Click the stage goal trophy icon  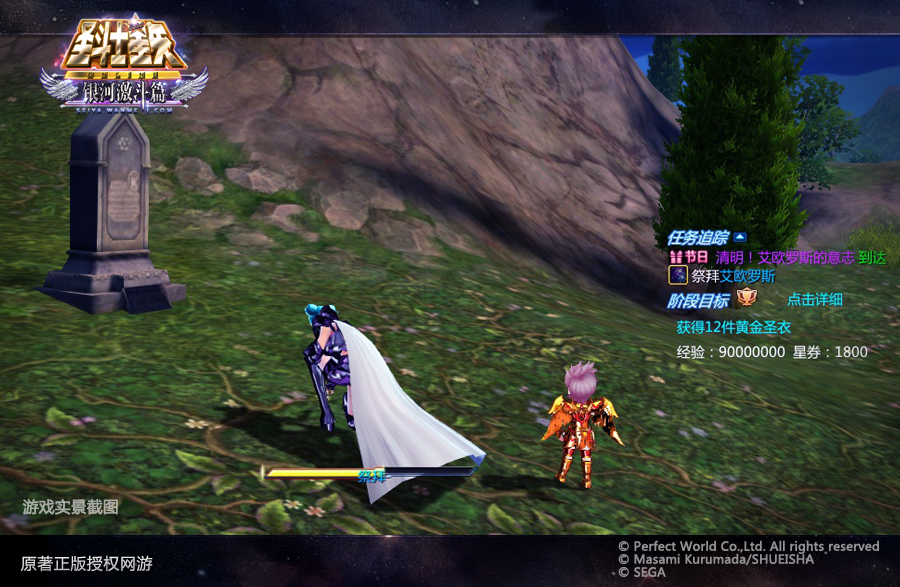(x=746, y=298)
